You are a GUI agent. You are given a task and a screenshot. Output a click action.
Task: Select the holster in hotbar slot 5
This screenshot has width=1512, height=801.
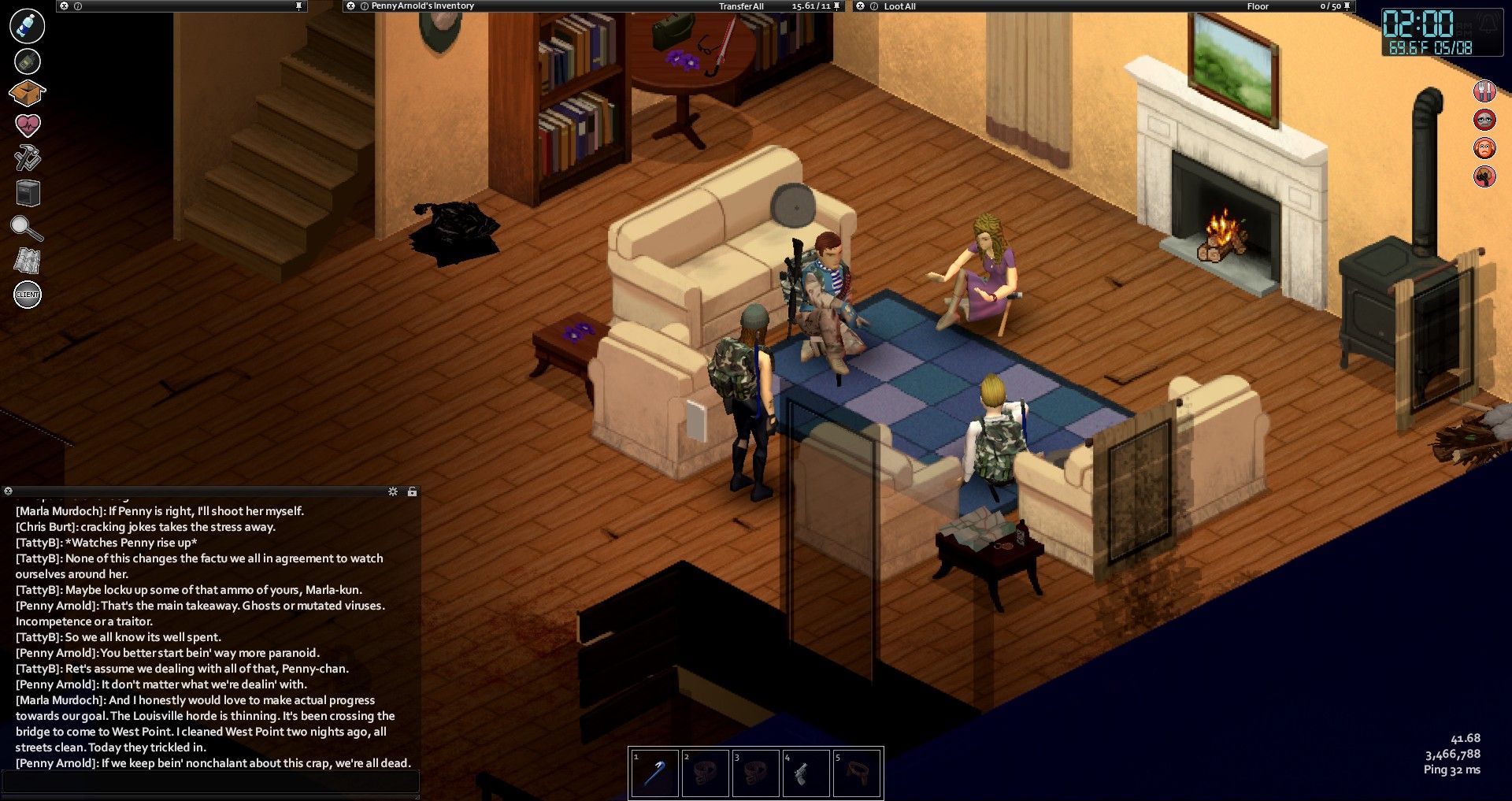pyautogui.click(x=856, y=773)
